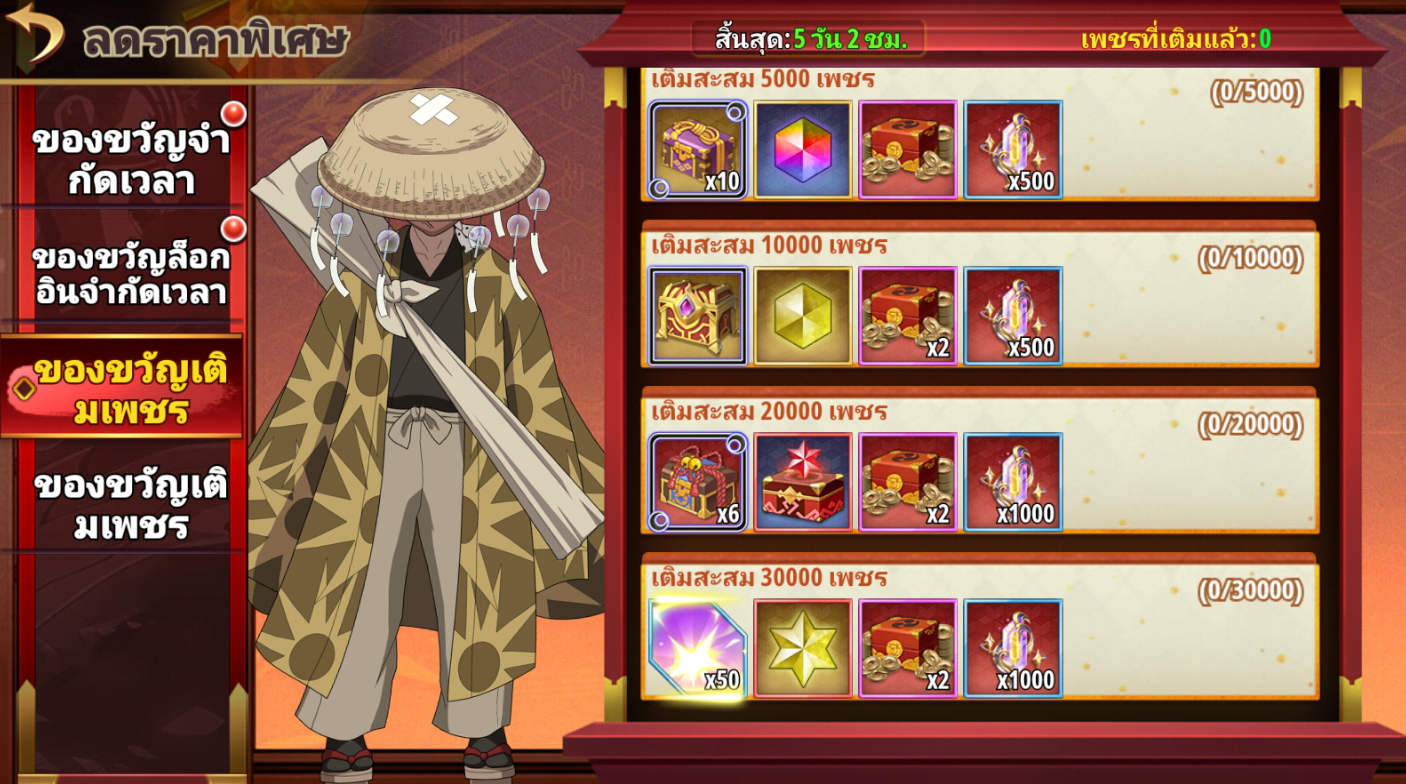Select the single coin box in 5000 row
The height and width of the screenshot is (784, 1406).
click(x=908, y=150)
